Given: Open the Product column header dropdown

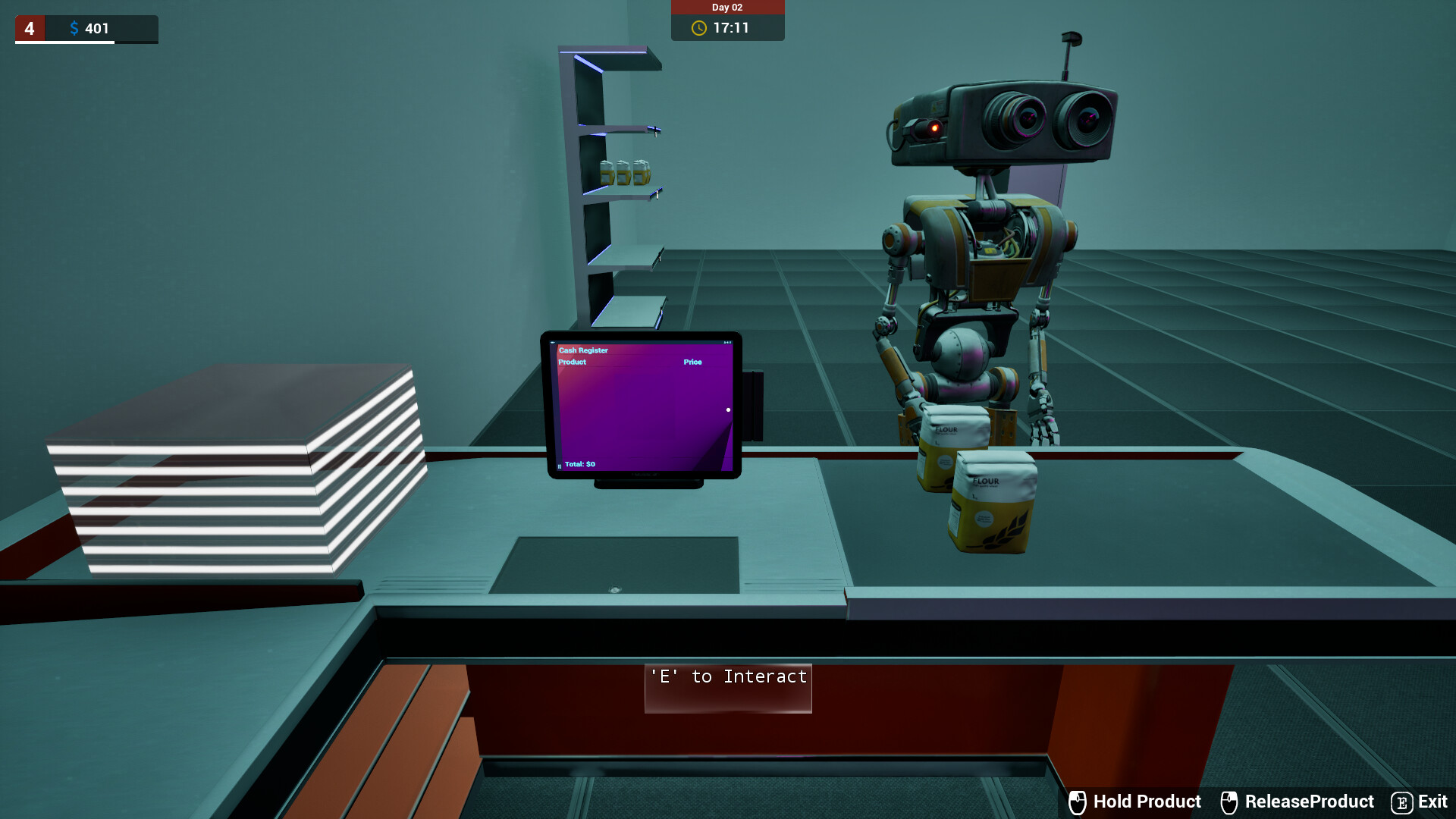Looking at the screenshot, I should click(572, 362).
